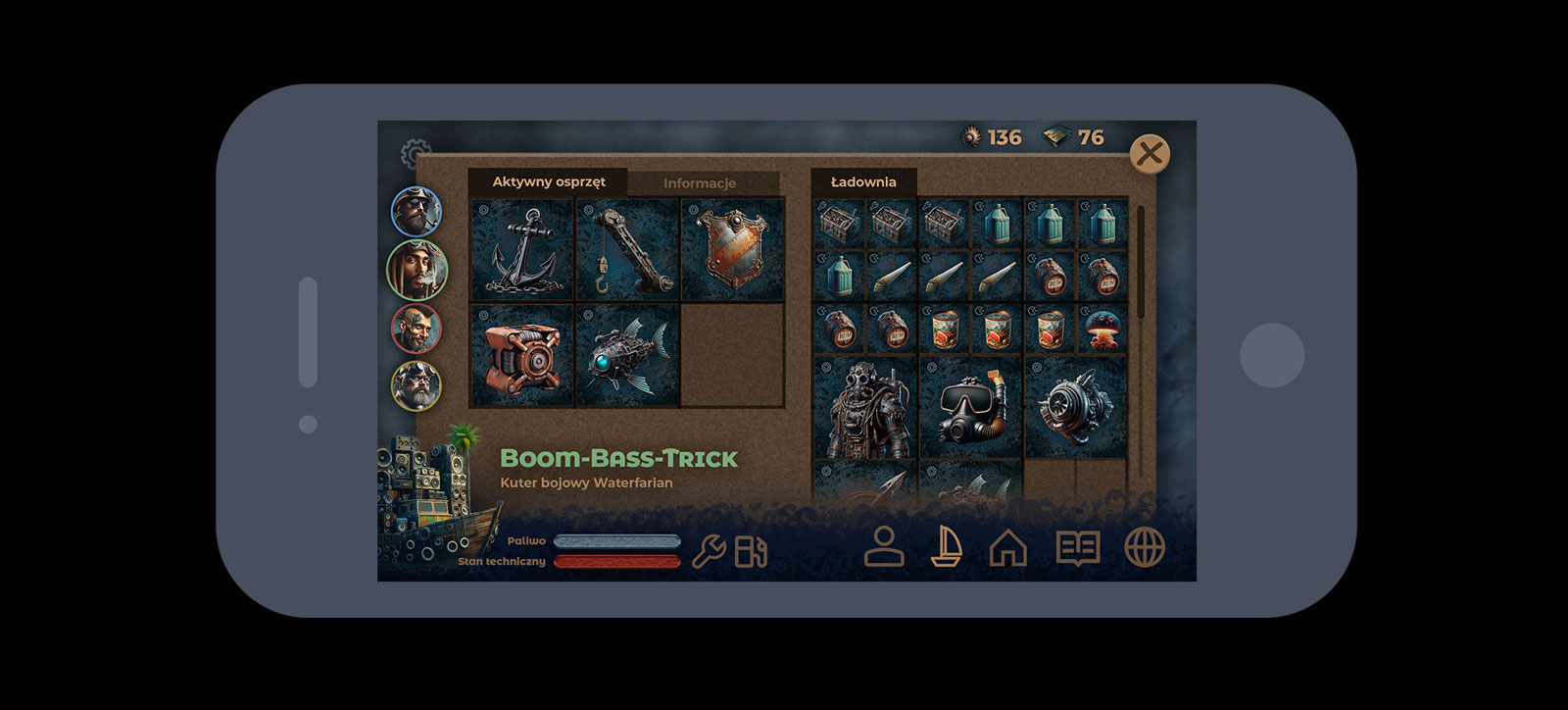Viewport: 1568px width, 710px height.
Task: Switch to the Informacje tab
Action: [700, 183]
